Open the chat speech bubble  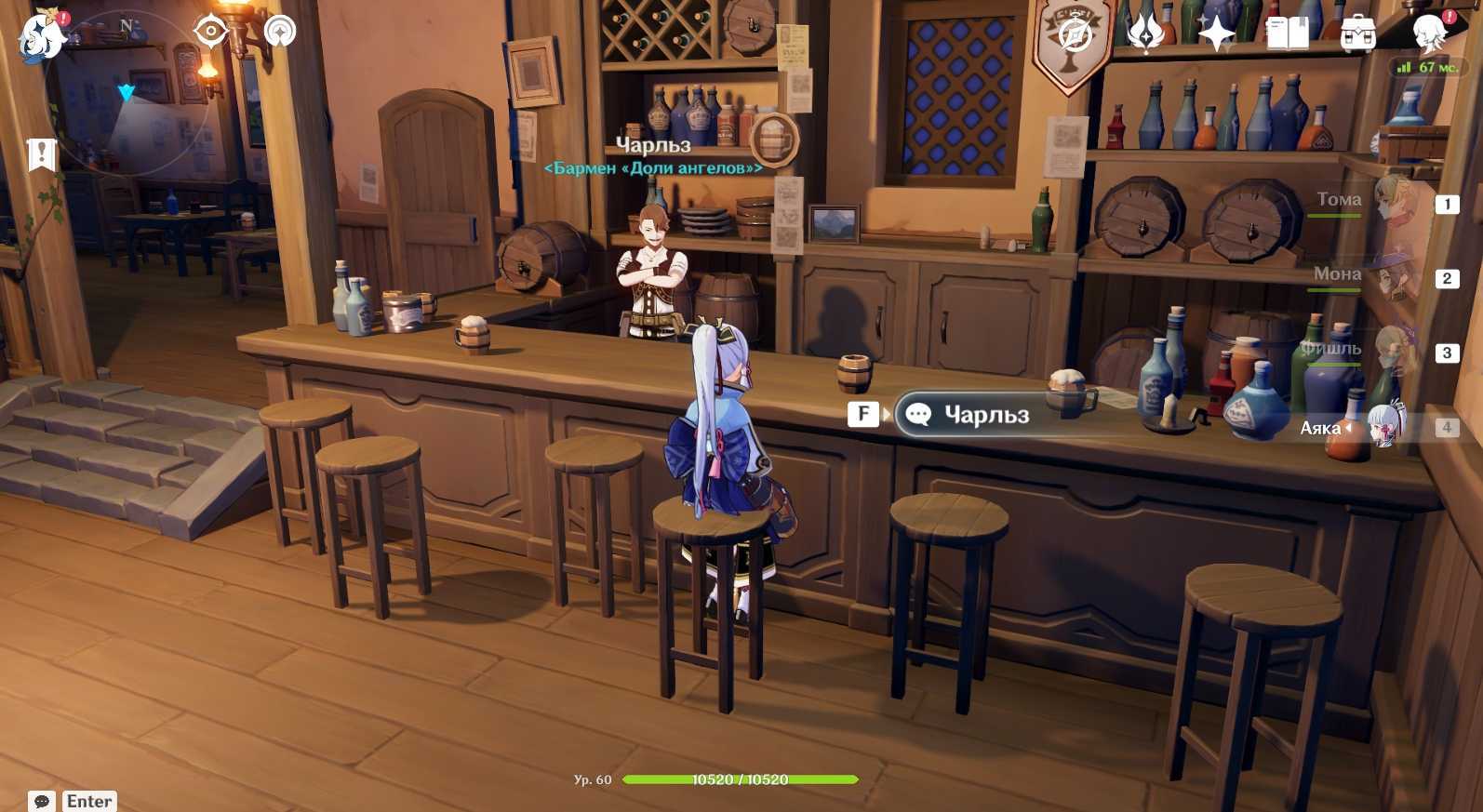[x=42, y=801]
